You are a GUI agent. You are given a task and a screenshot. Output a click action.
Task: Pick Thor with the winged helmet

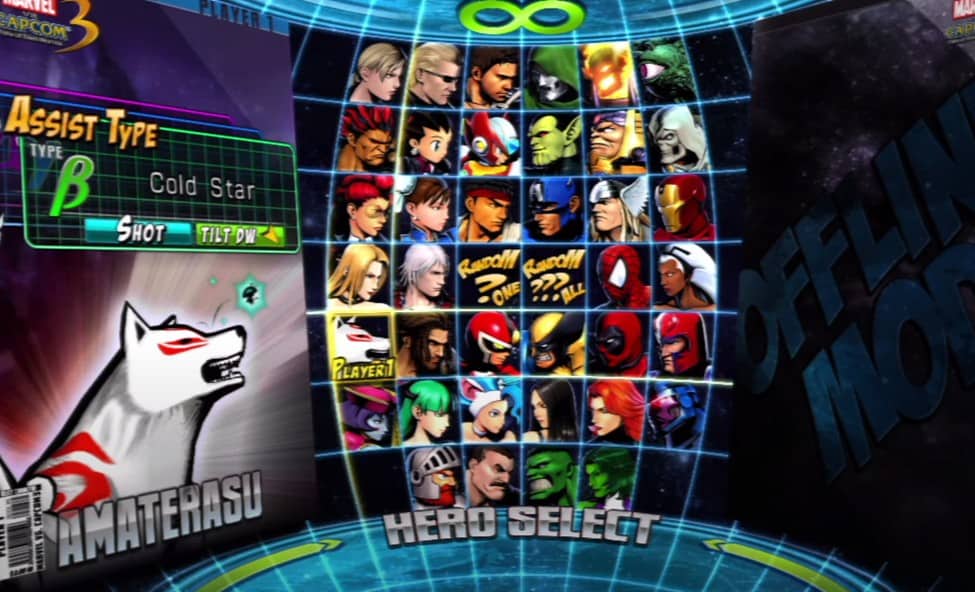pyautogui.click(x=617, y=209)
